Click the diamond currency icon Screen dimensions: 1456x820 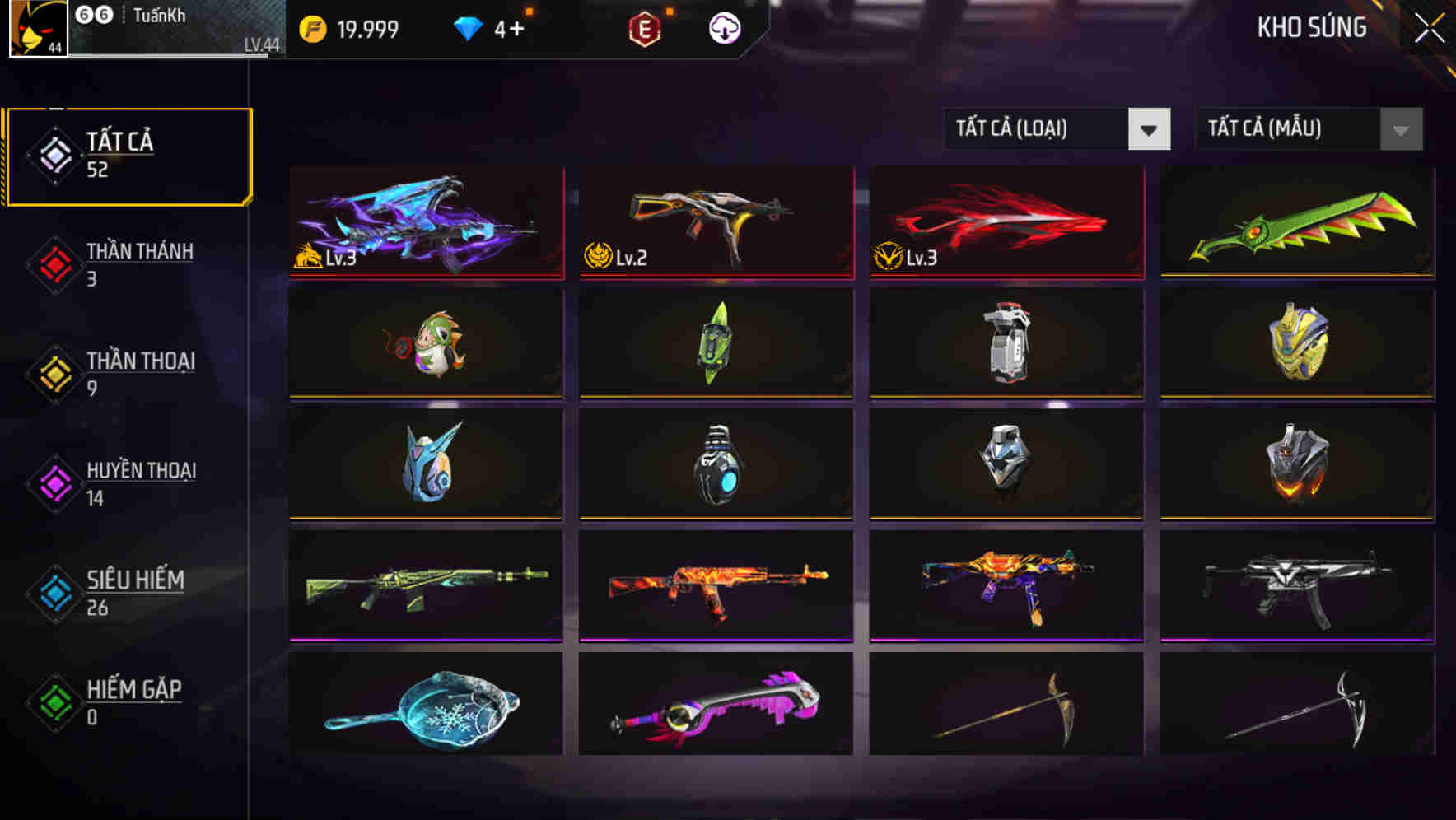(x=467, y=29)
